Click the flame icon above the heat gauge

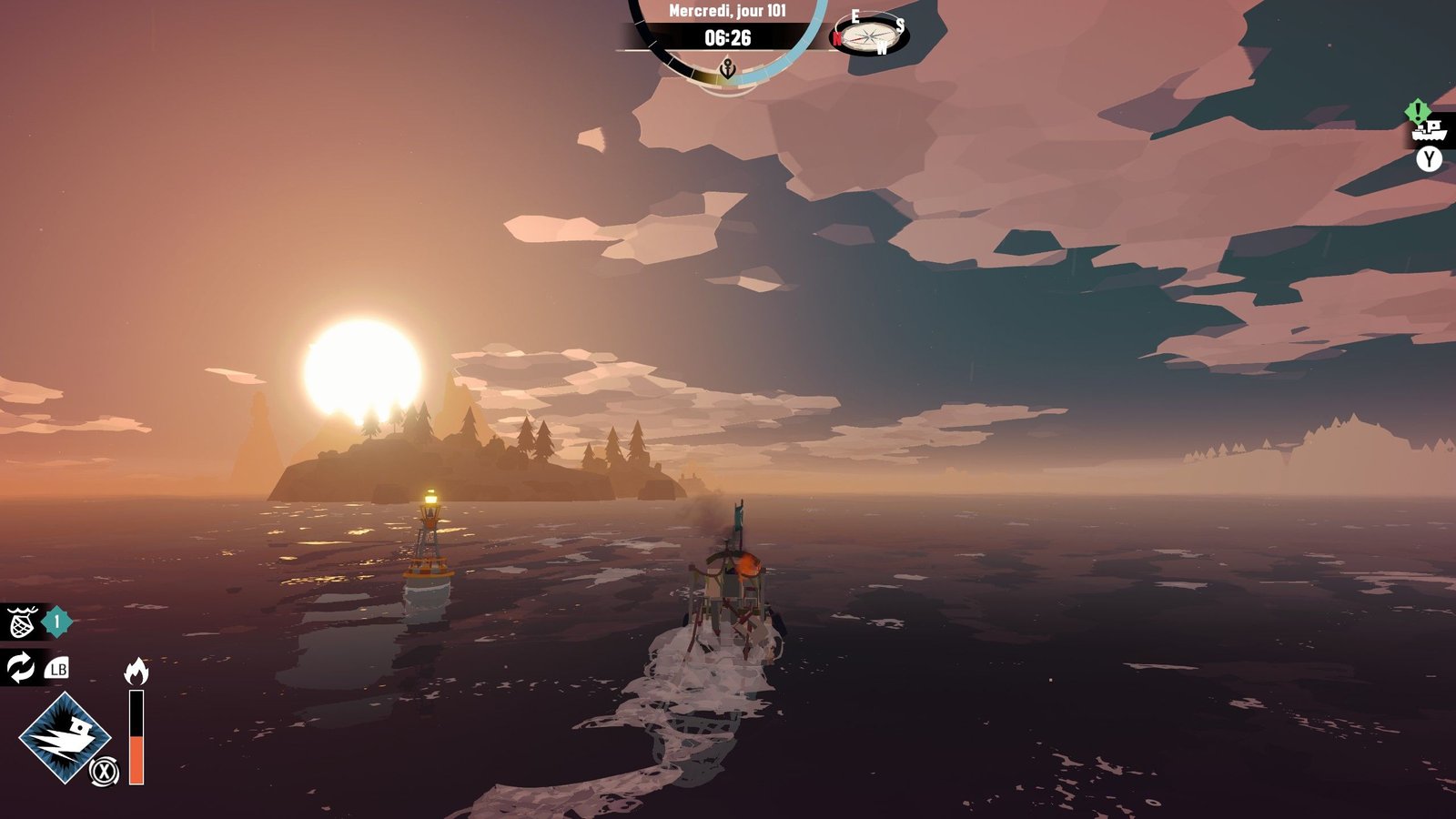[136, 672]
